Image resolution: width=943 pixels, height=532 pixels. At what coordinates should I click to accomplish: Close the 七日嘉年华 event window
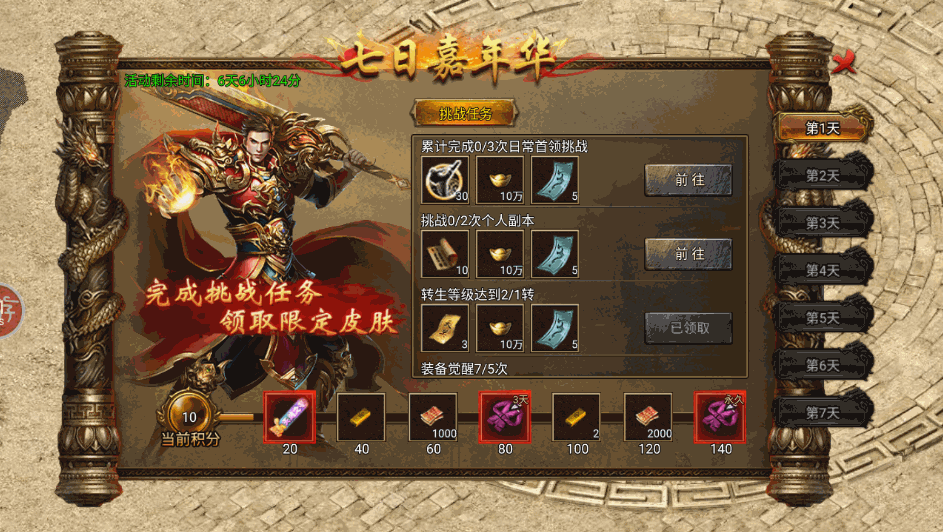pyautogui.click(x=845, y=62)
